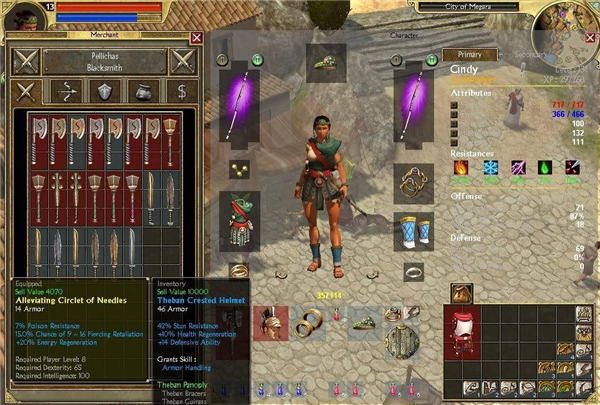Open the merchant's dollar sign buyback tab
600x405 pixels.
pos(181,91)
